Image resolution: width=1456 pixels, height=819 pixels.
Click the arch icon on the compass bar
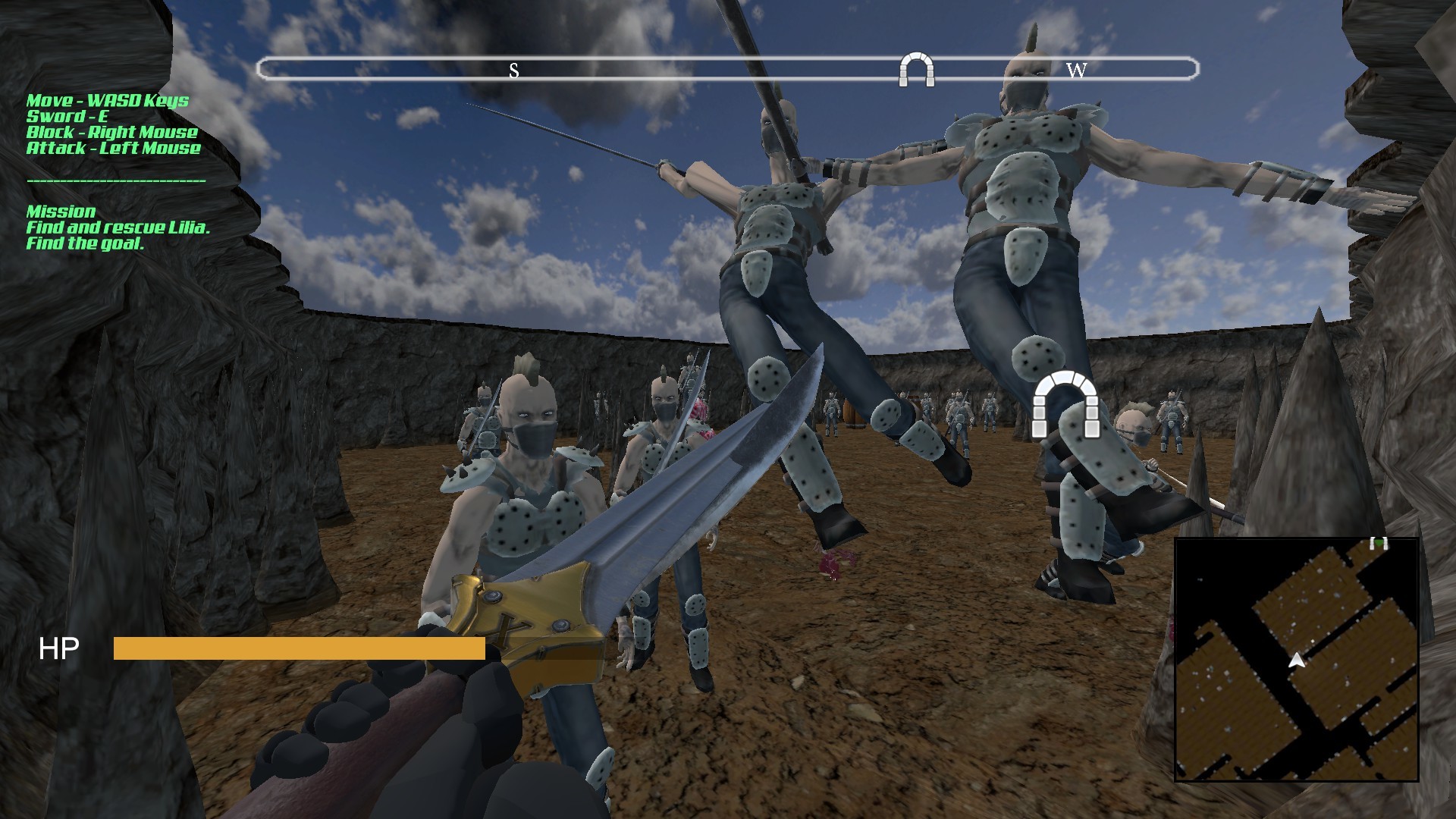click(915, 71)
